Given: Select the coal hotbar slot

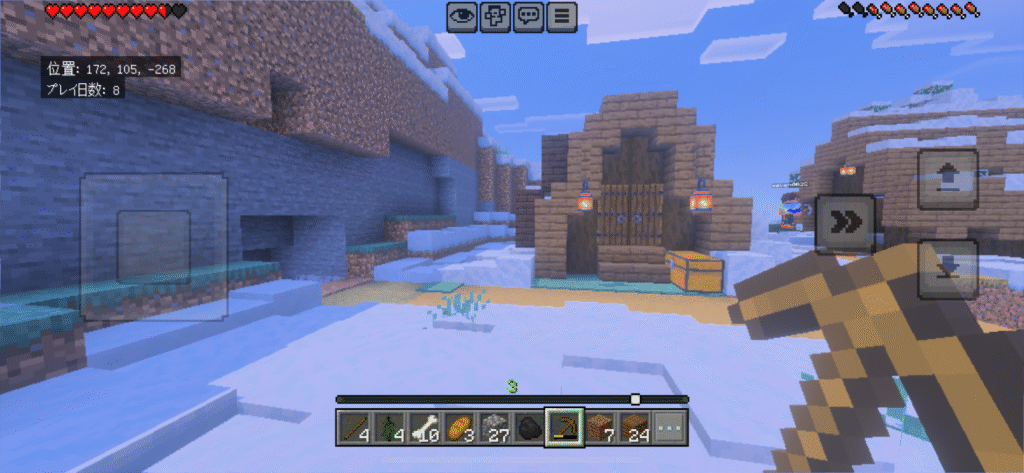Looking at the screenshot, I should tap(528, 428).
